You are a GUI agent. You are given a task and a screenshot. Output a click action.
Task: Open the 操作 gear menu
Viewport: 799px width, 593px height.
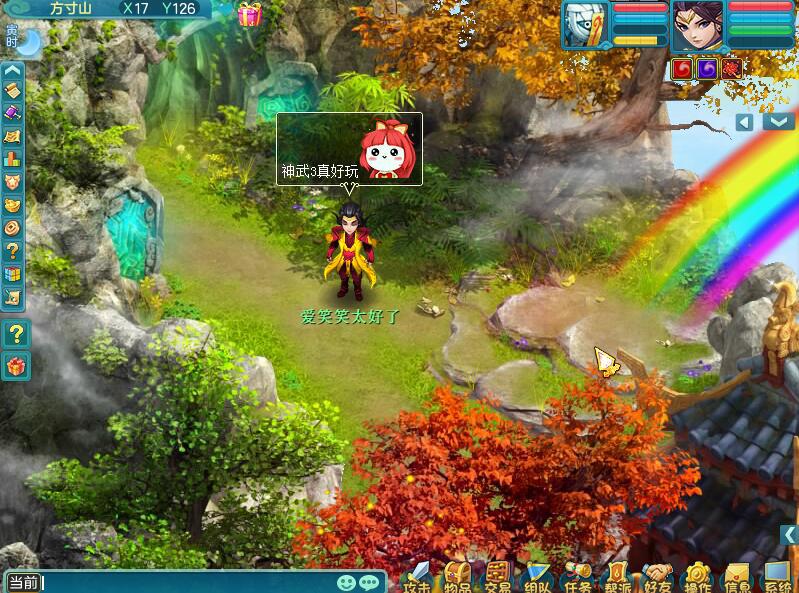(x=697, y=578)
